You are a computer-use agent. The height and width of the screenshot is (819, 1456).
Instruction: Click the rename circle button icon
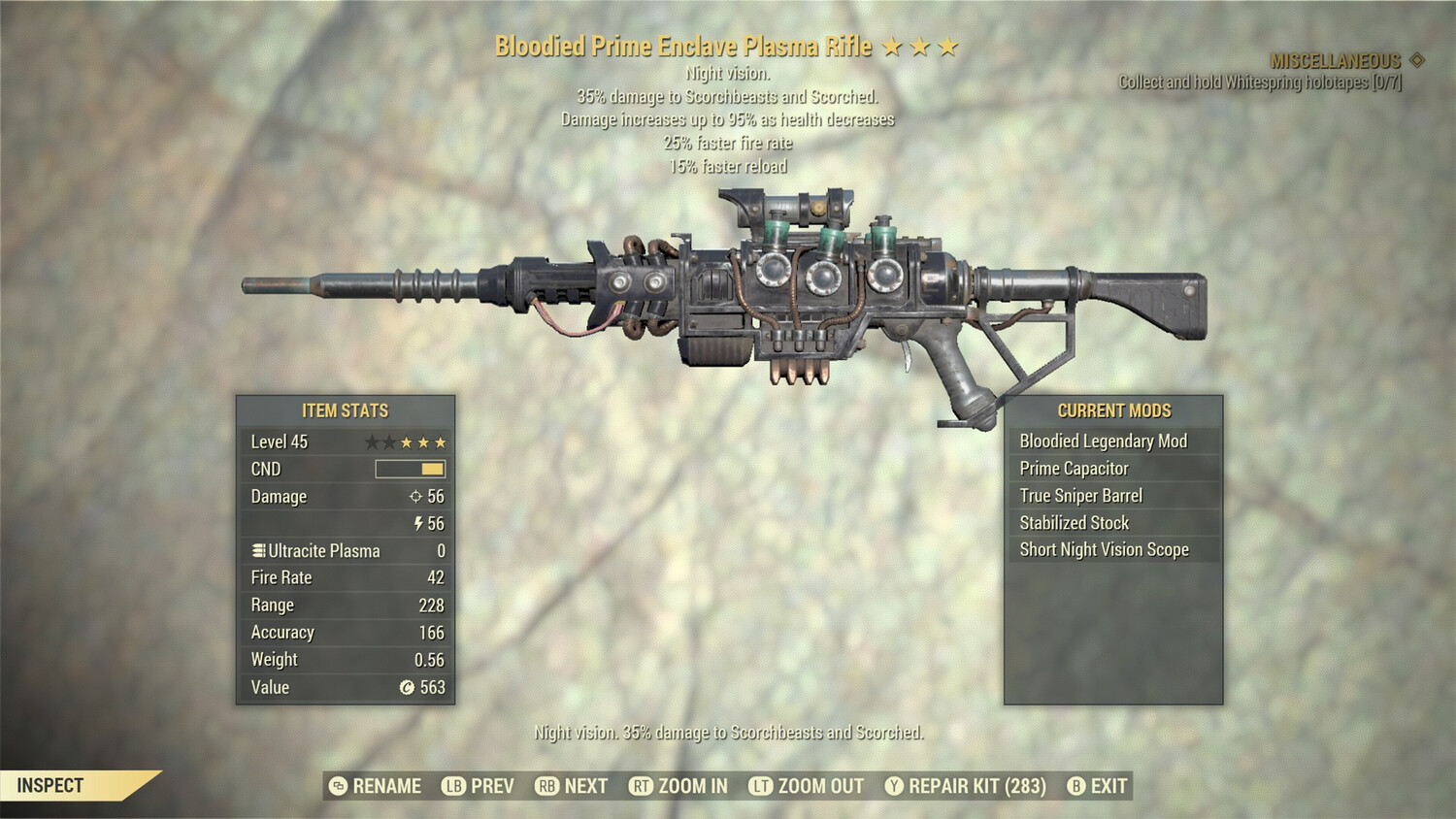pyautogui.click(x=337, y=786)
